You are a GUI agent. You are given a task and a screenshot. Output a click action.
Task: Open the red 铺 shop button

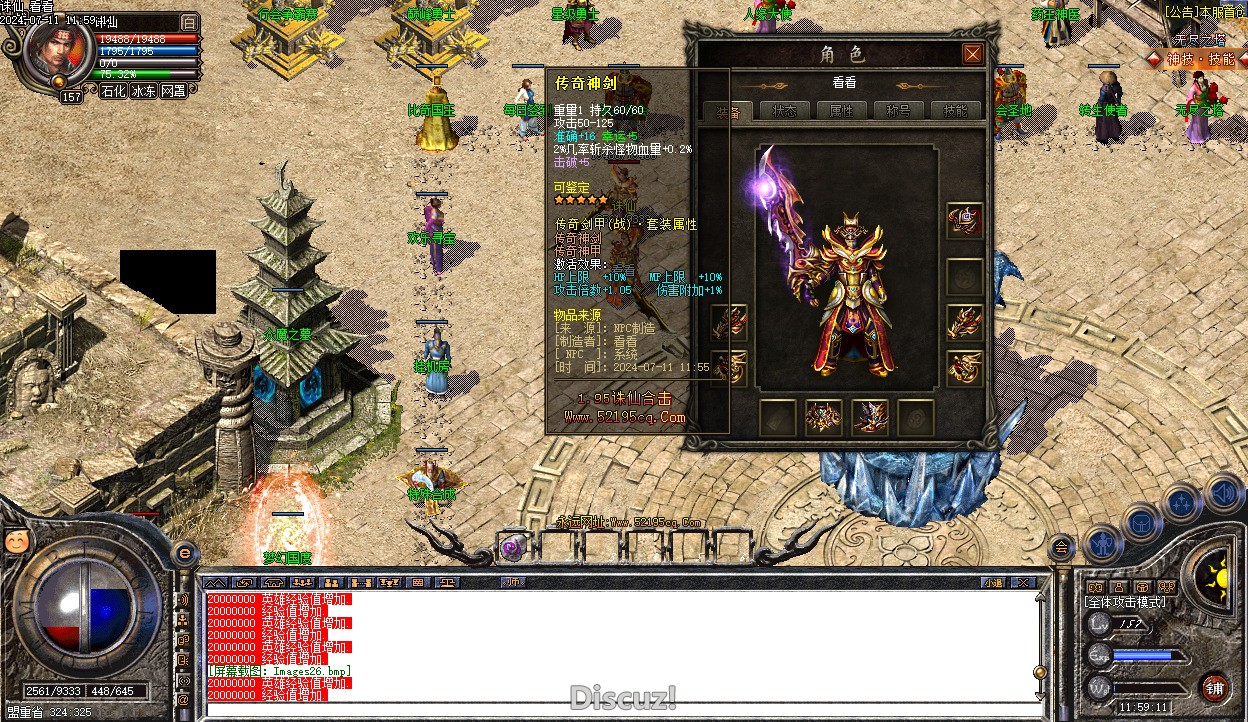[1214, 687]
